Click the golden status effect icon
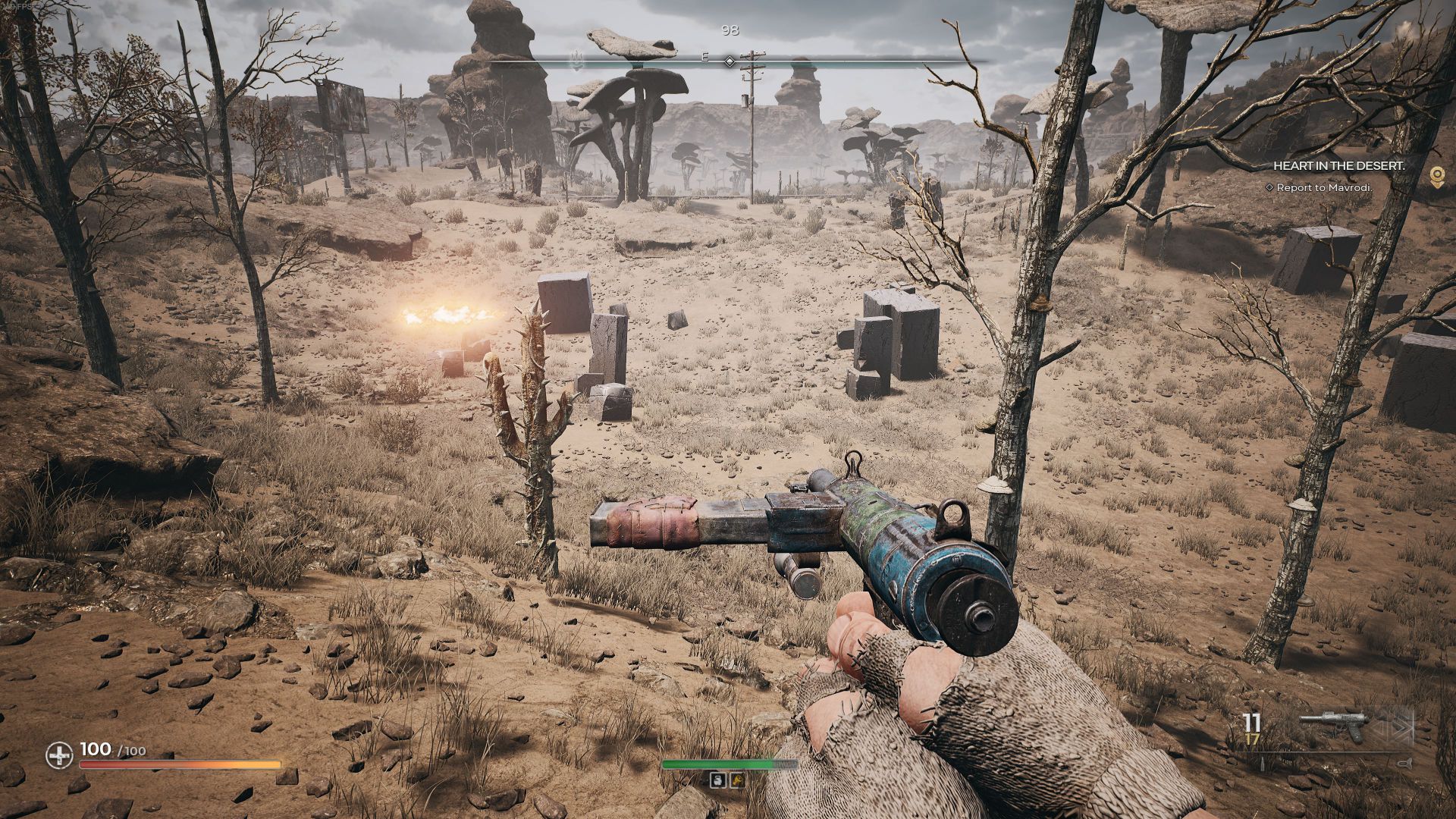This screenshot has height=819, width=1456. point(736,780)
